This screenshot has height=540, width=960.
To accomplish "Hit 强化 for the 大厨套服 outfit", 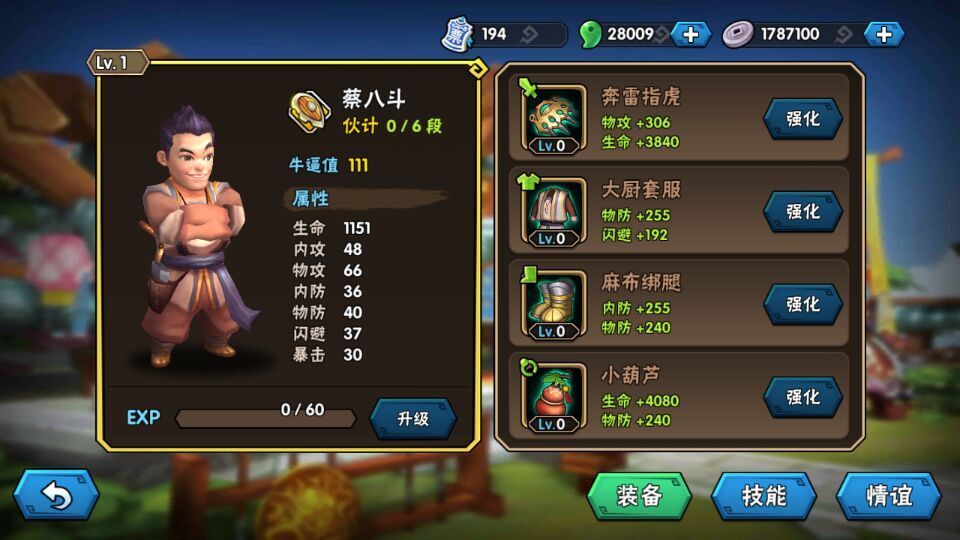I will coord(803,212).
